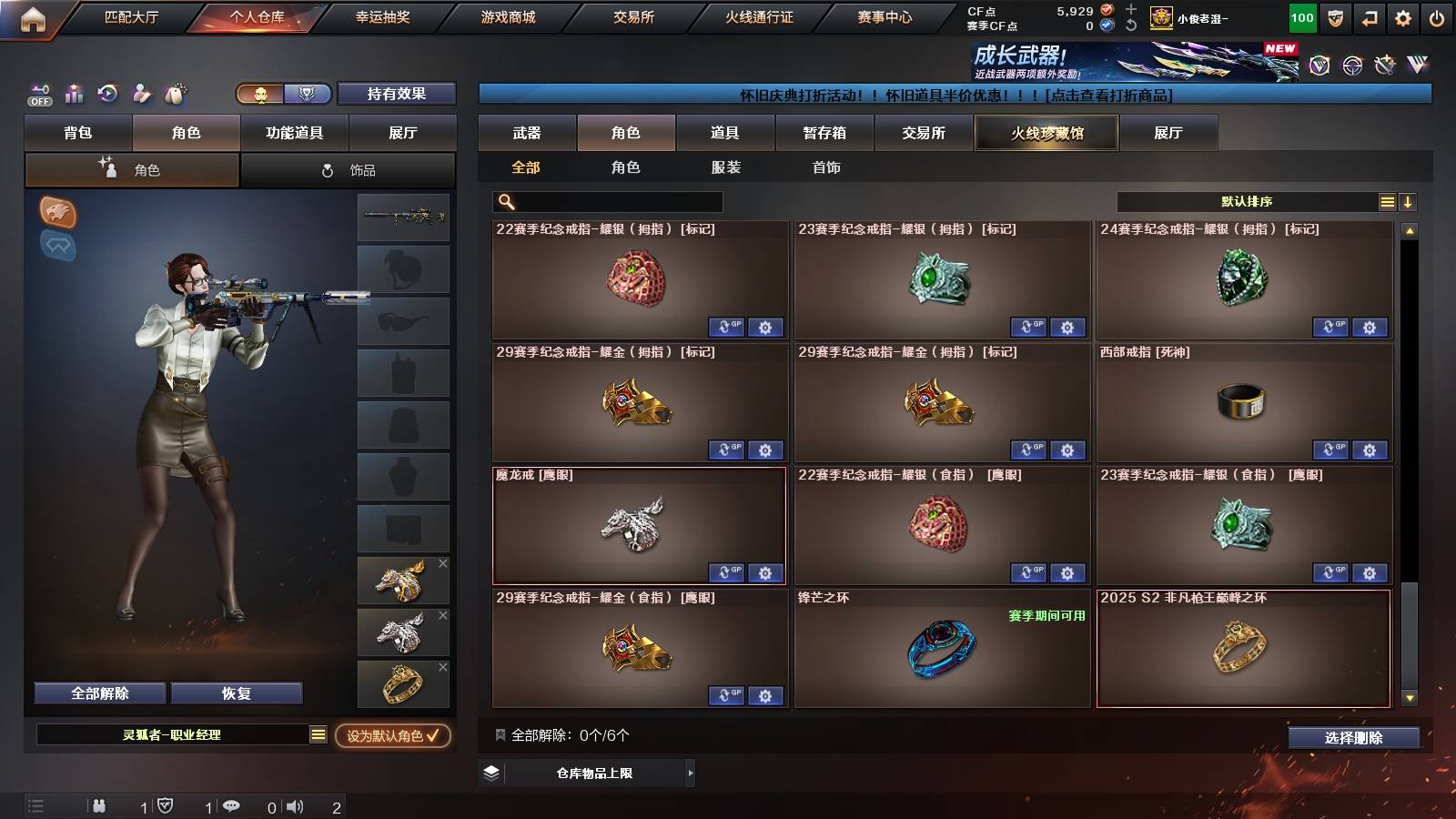Open the crosshair/steering icon below settings button
This screenshot has width=1456, height=819.
tap(1351, 66)
